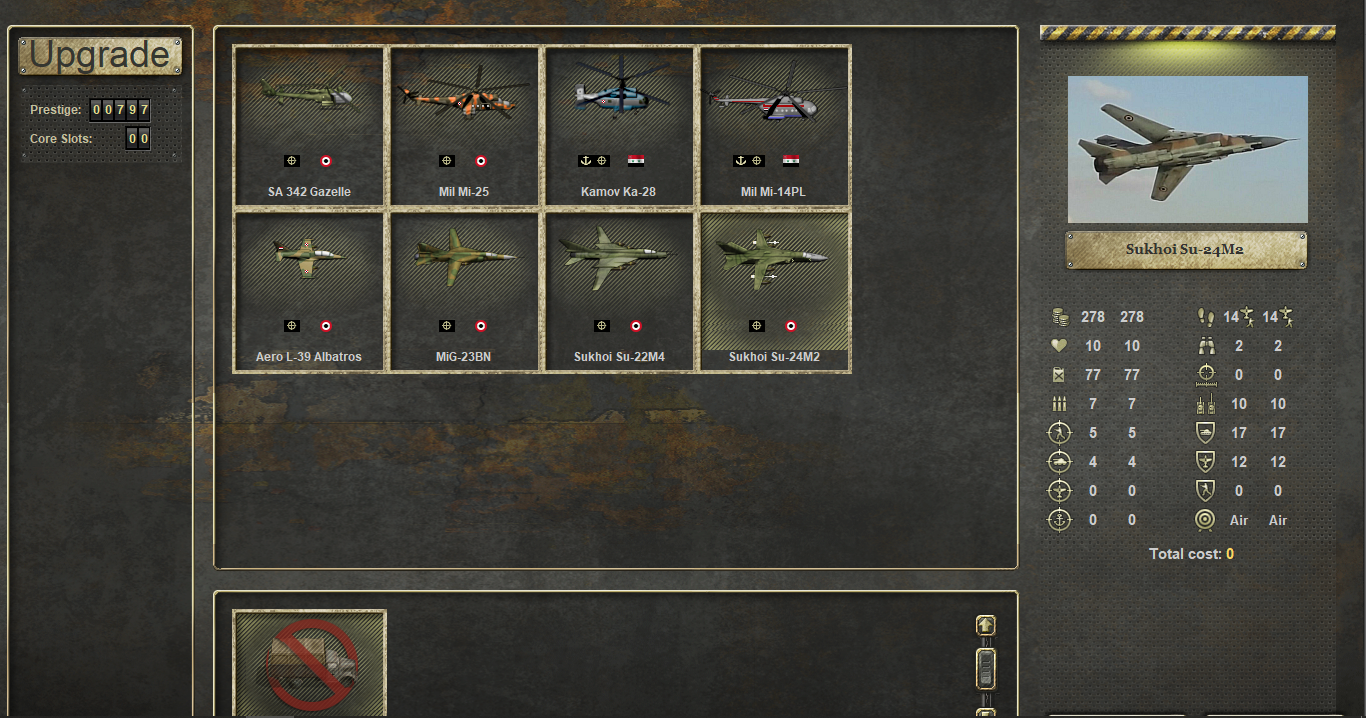Select the Mil Mi-14PL unit

point(774,126)
